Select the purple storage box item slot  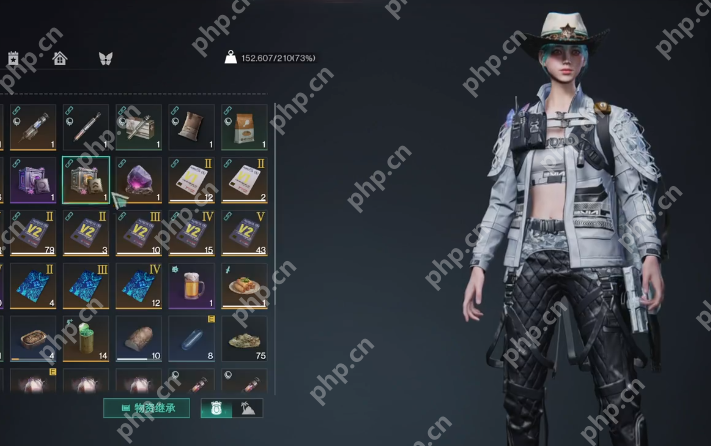tap(33, 180)
